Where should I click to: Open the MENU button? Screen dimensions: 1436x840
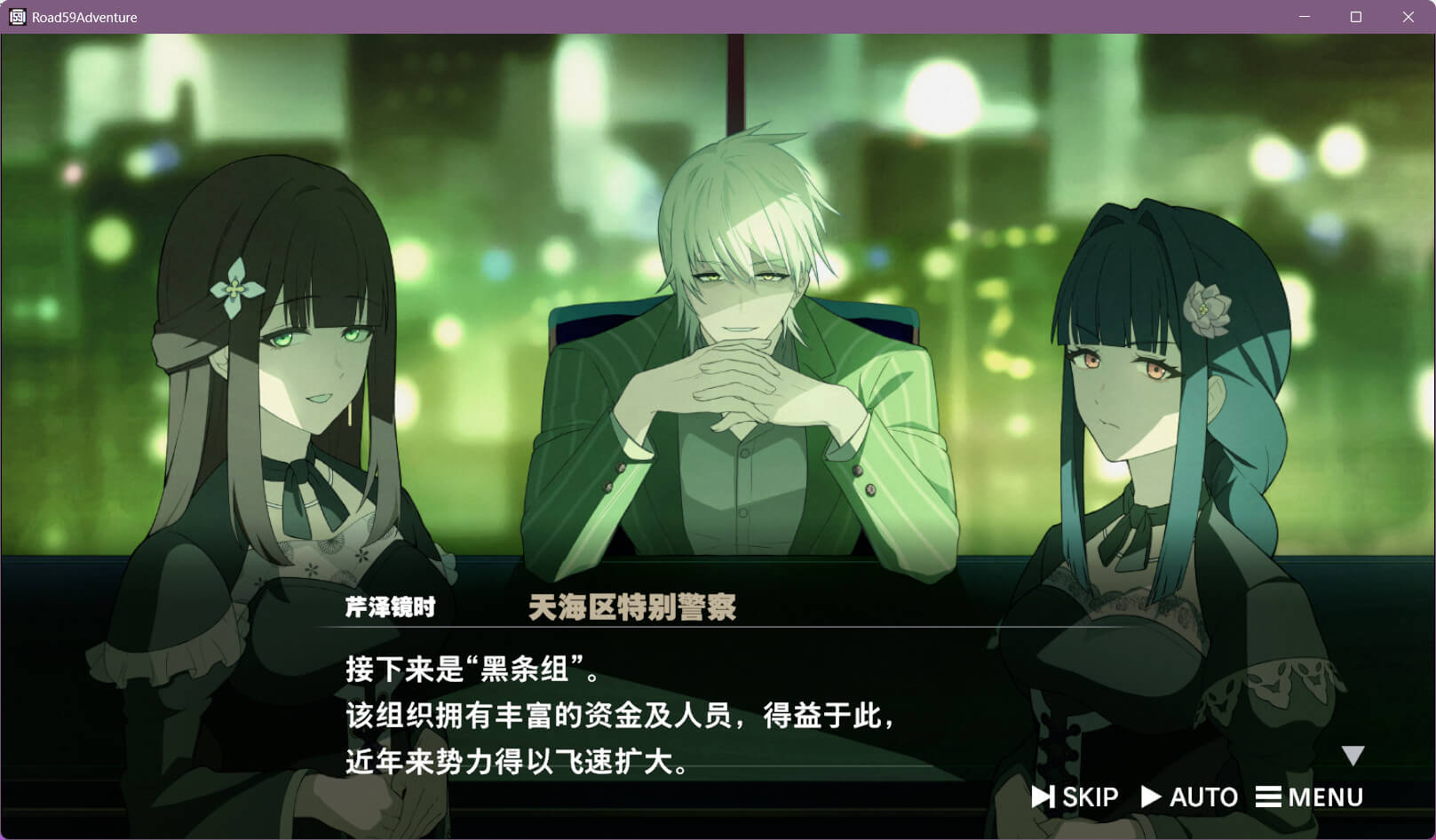(1309, 796)
